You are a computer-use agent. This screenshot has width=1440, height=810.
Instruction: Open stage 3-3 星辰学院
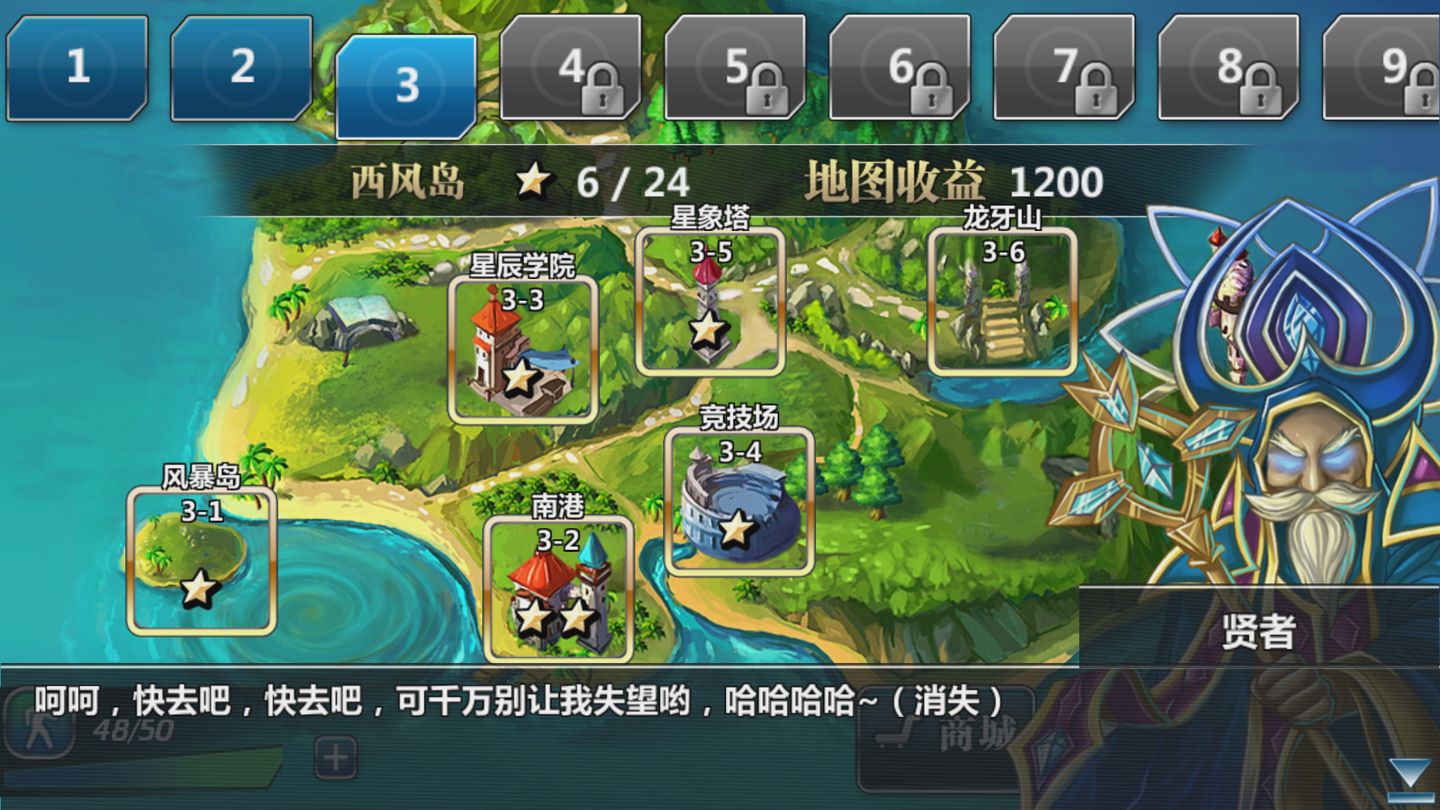(522, 348)
